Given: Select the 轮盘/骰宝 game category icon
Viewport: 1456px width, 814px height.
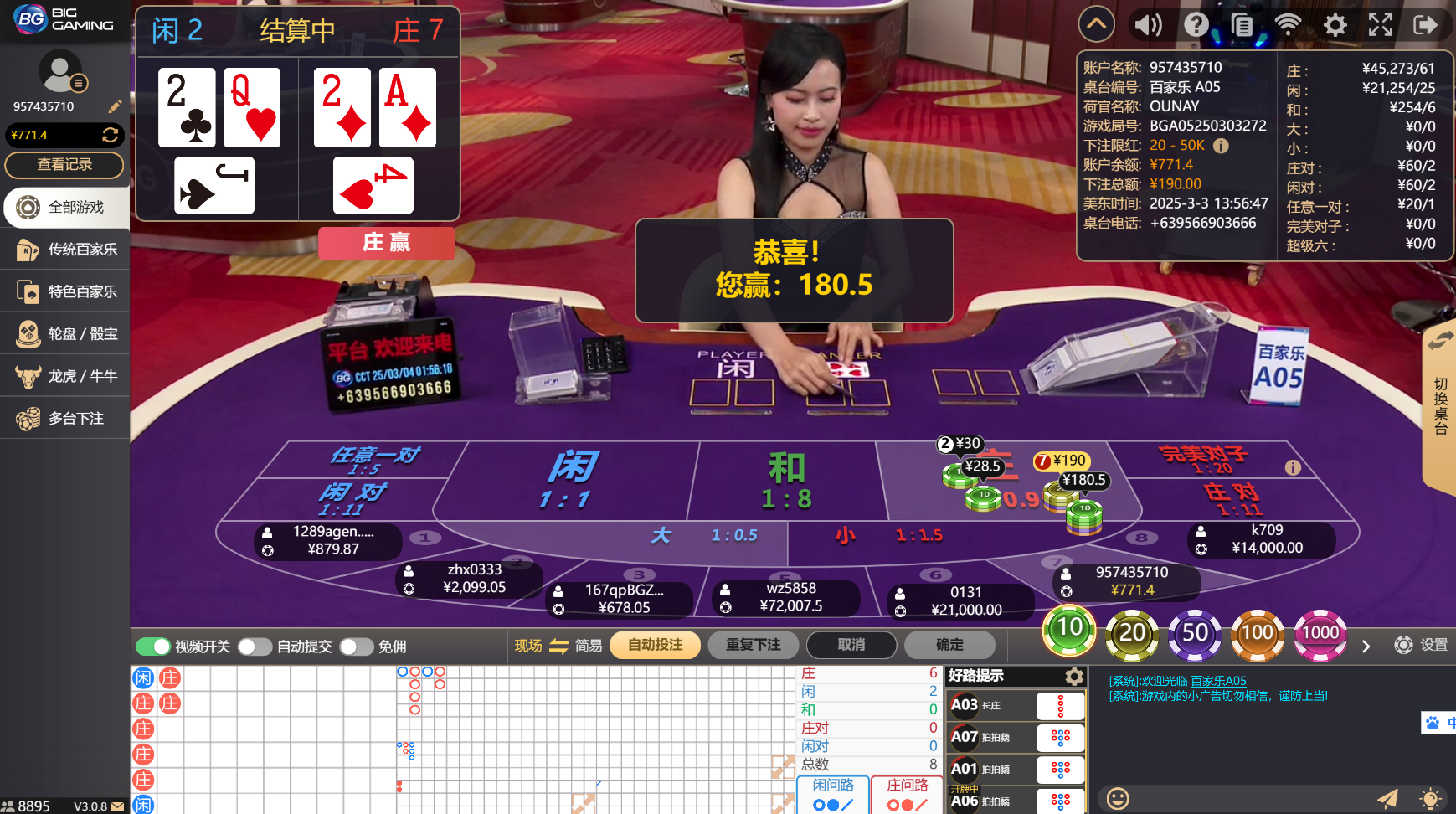Looking at the screenshot, I should pyautogui.click(x=29, y=333).
